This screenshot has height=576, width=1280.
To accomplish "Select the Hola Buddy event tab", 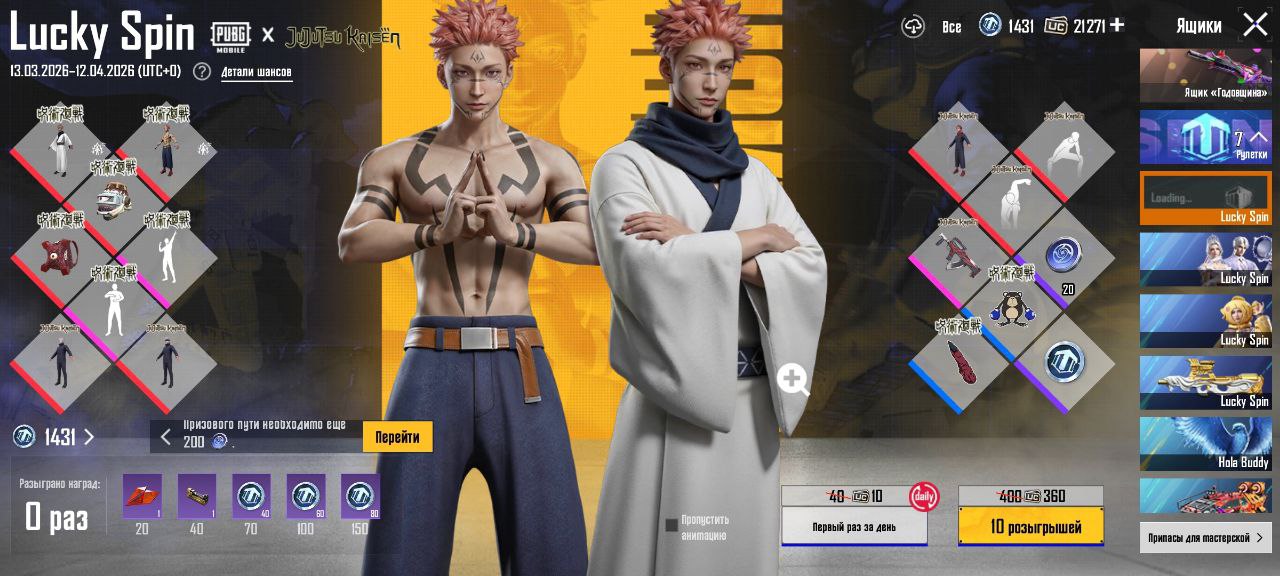I will [x=1206, y=445].
